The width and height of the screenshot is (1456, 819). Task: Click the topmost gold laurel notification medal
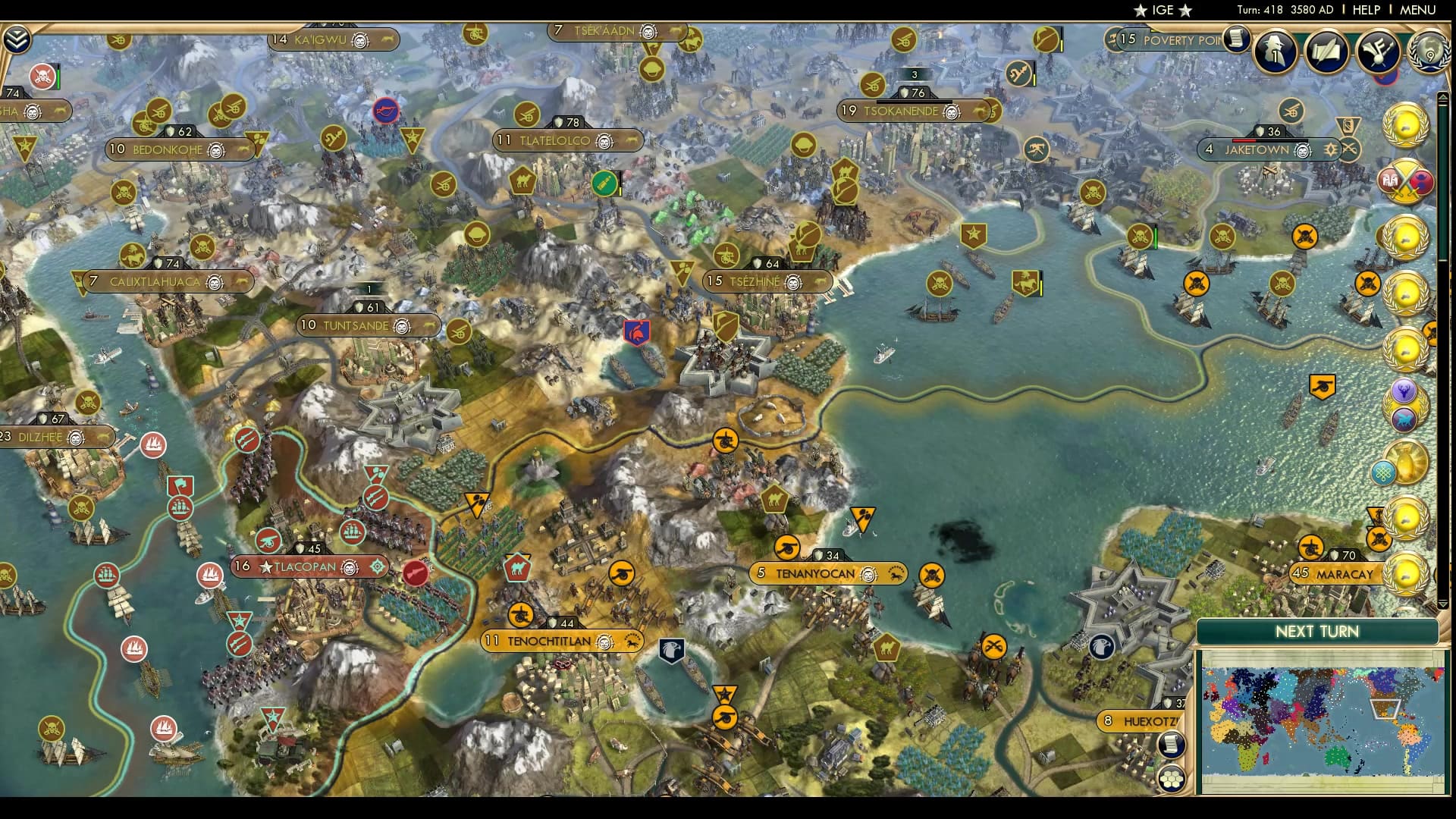[1405, 126]
